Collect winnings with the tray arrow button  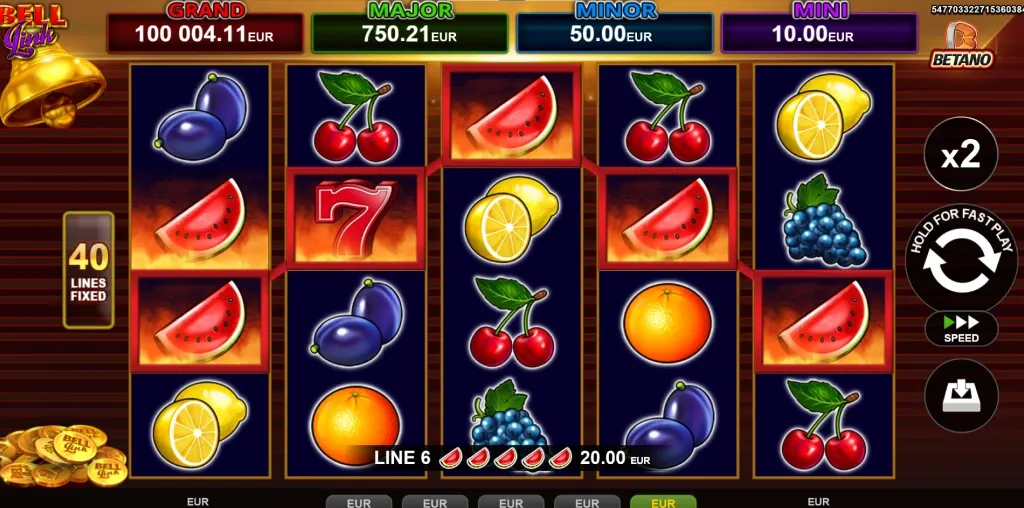pyautogui.click(x=961, y=395)
